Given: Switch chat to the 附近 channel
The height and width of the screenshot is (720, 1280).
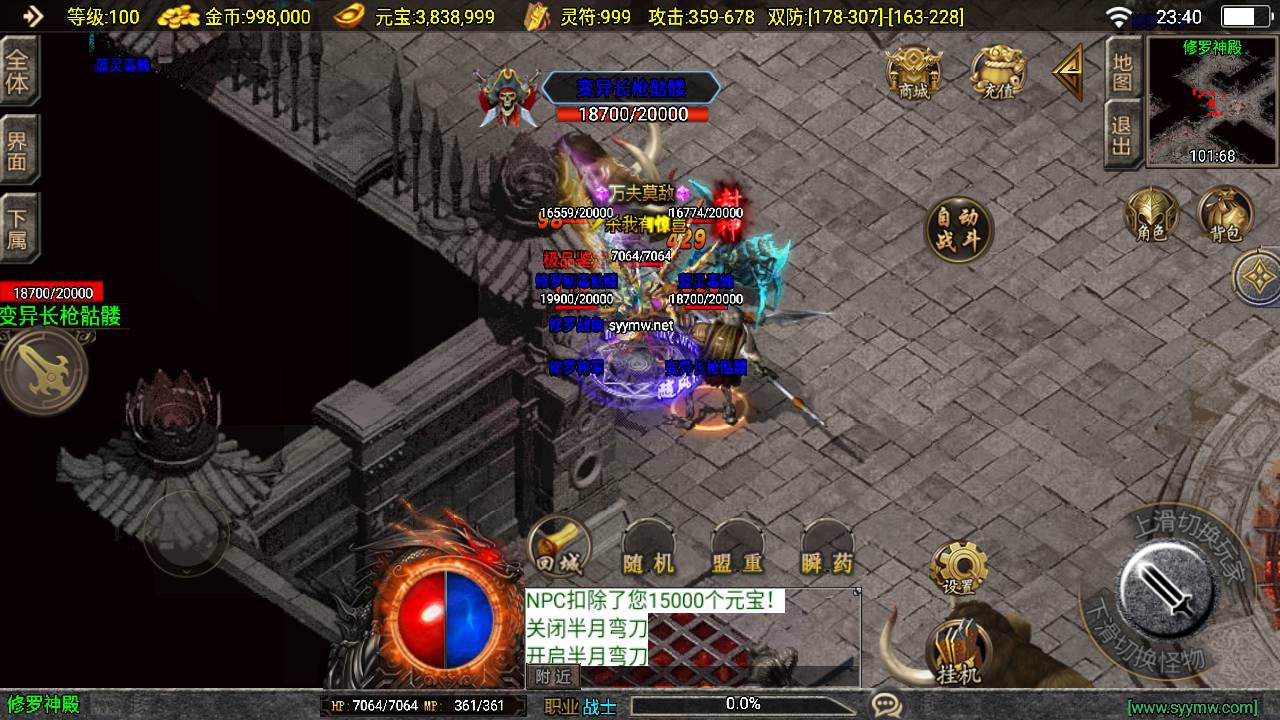Looking at the screenshot, I should coord(553,677).
